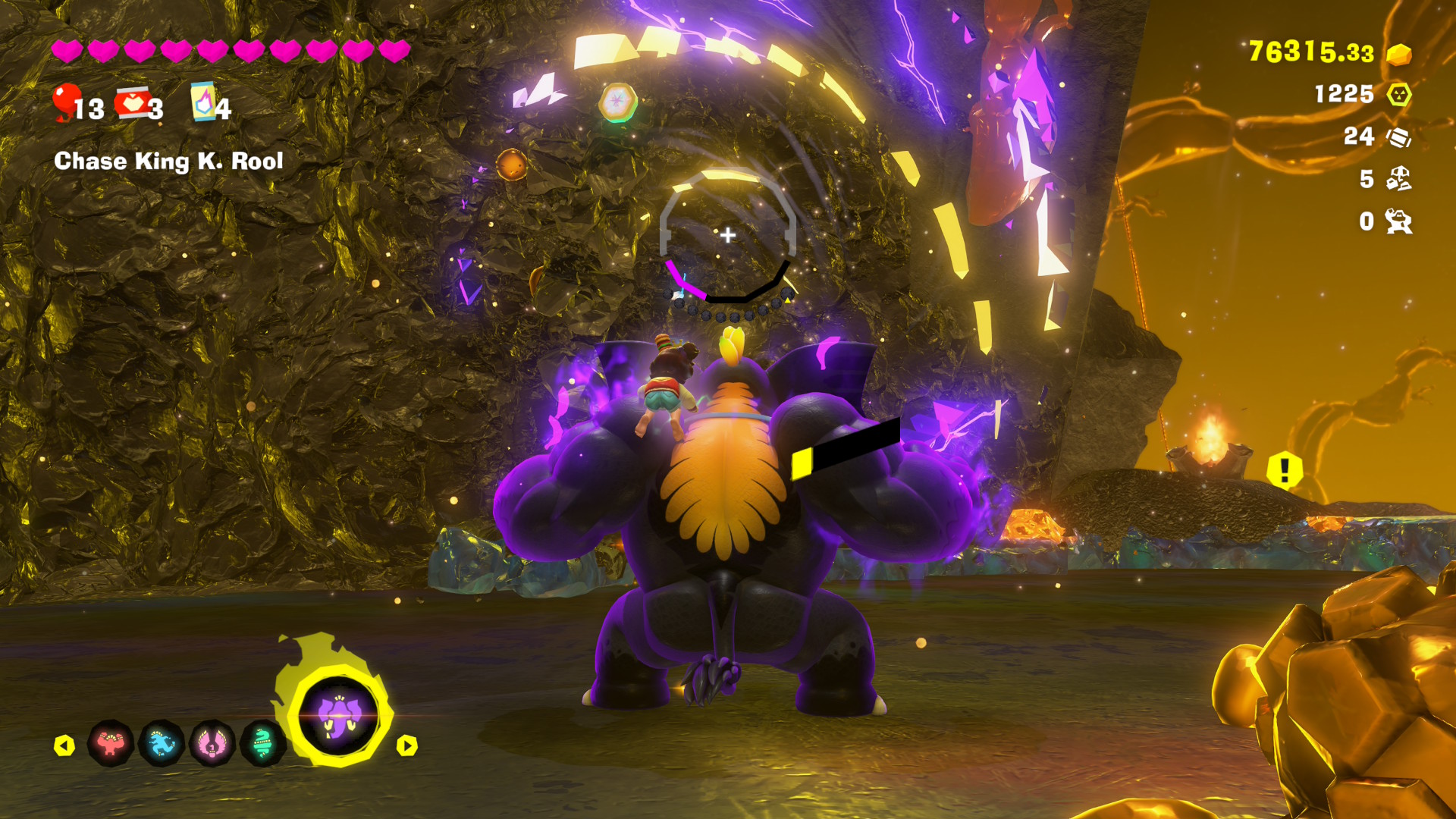This screenshot has height=819, width=1456.
Task: Select the red Kong Bananza transformation
Action: [111, 743]
